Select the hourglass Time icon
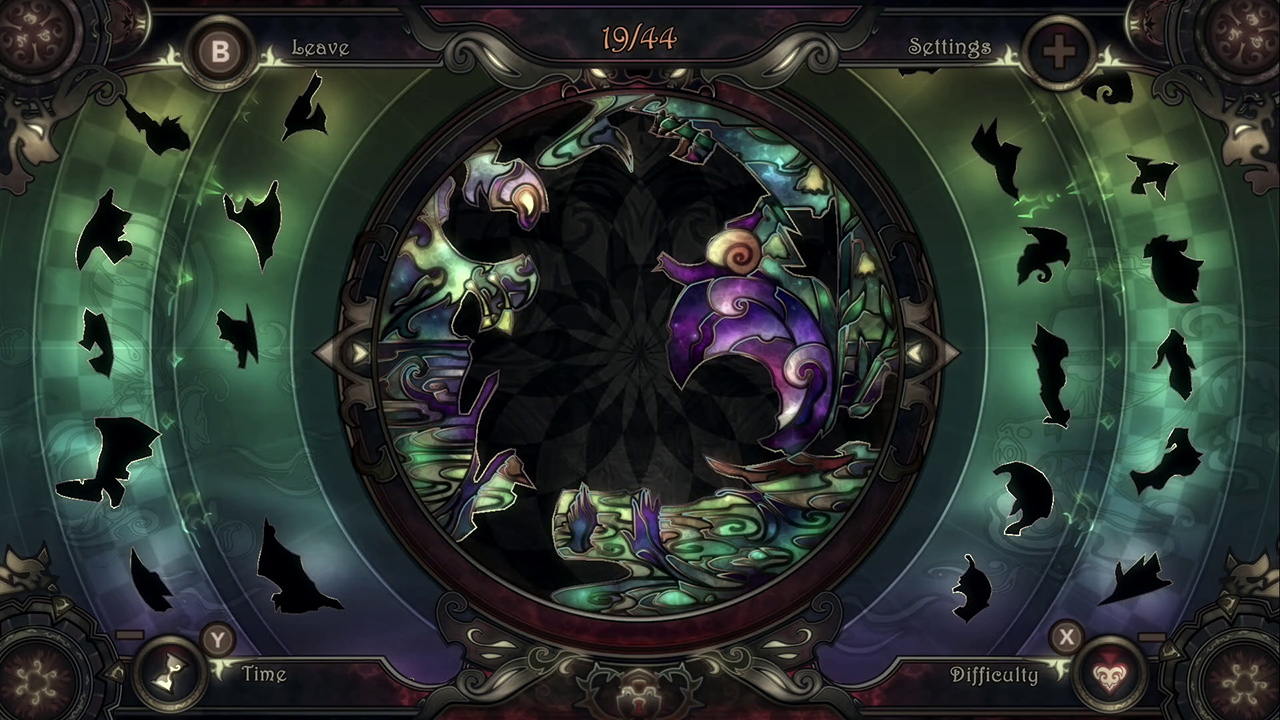 click(171, 674)
